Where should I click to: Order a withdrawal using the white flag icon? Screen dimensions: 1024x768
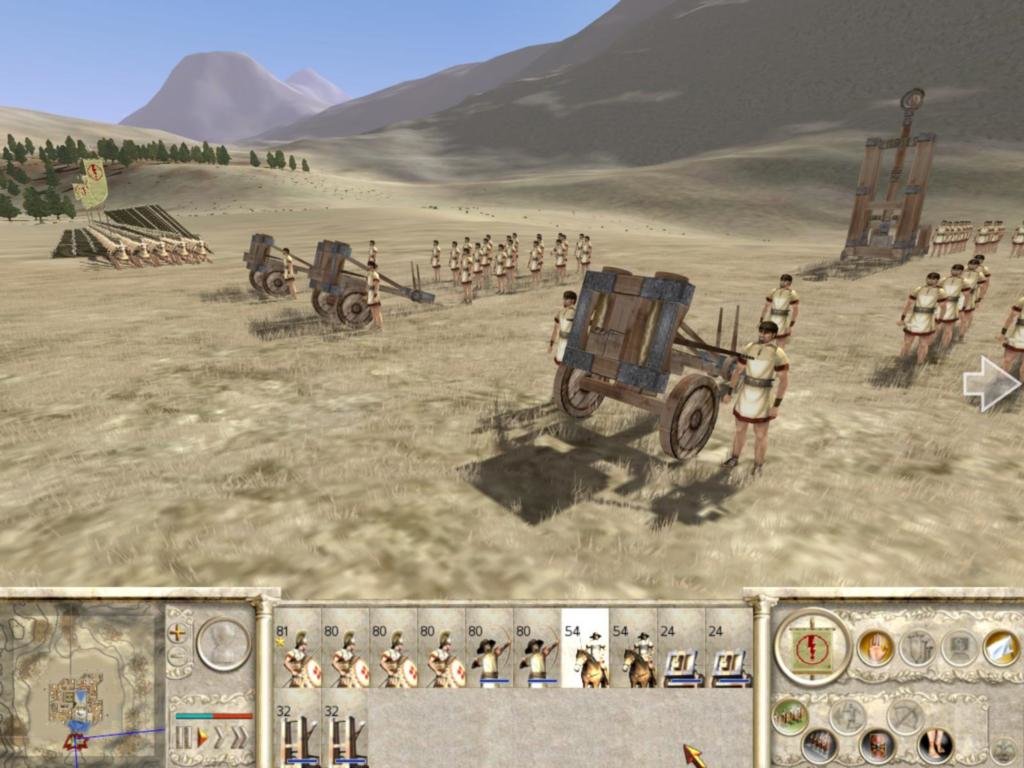point(1000,647)
